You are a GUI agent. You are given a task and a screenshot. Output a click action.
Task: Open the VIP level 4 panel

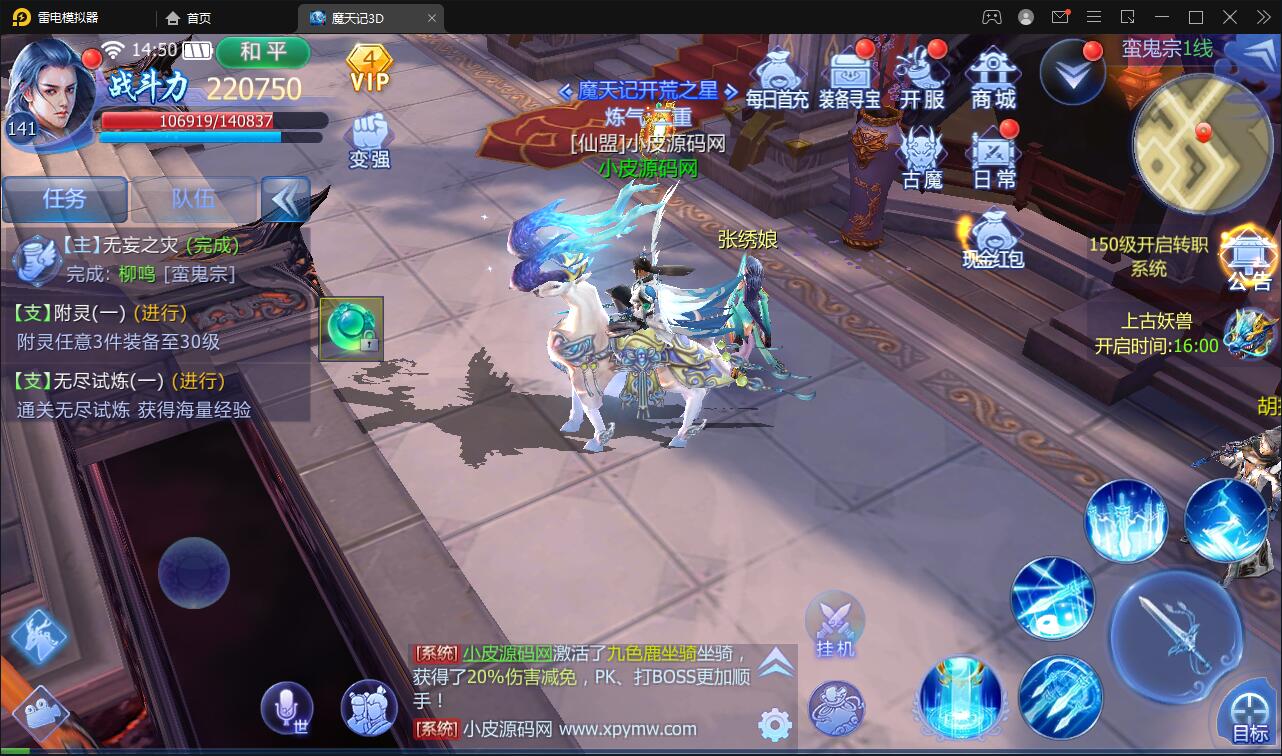[369, 70]
